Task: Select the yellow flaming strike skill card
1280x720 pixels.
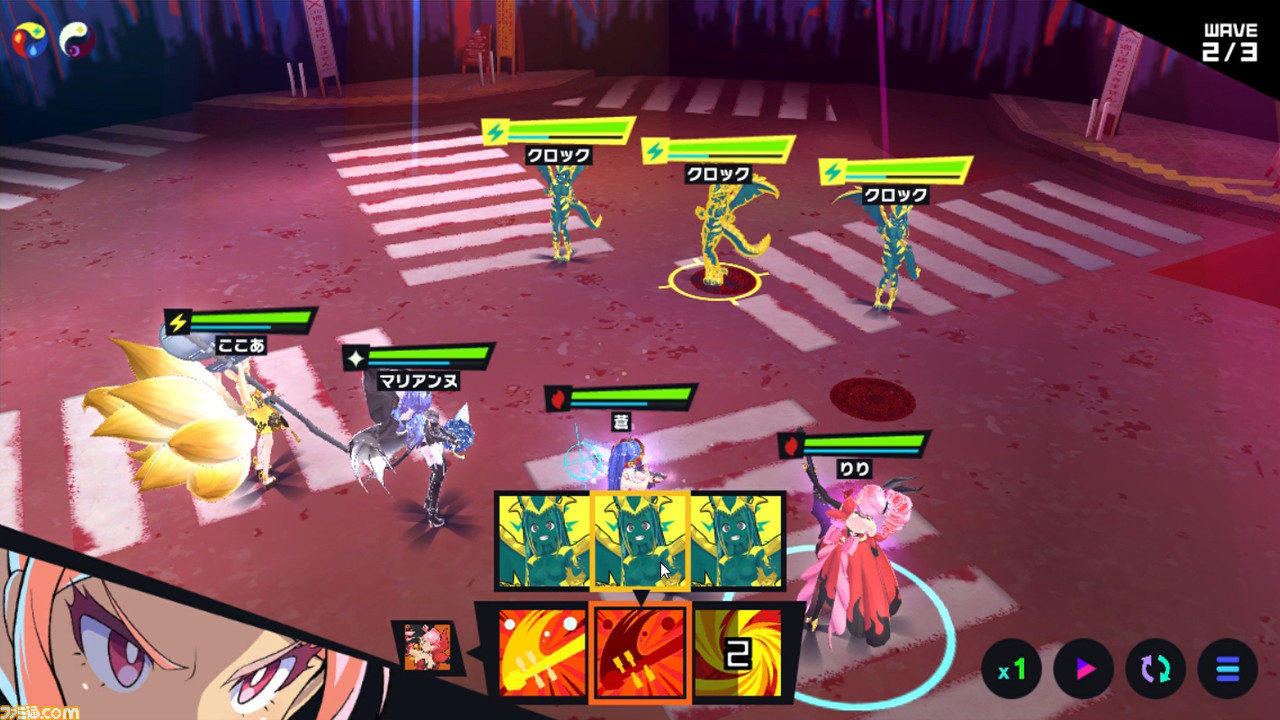Action: 541,652
